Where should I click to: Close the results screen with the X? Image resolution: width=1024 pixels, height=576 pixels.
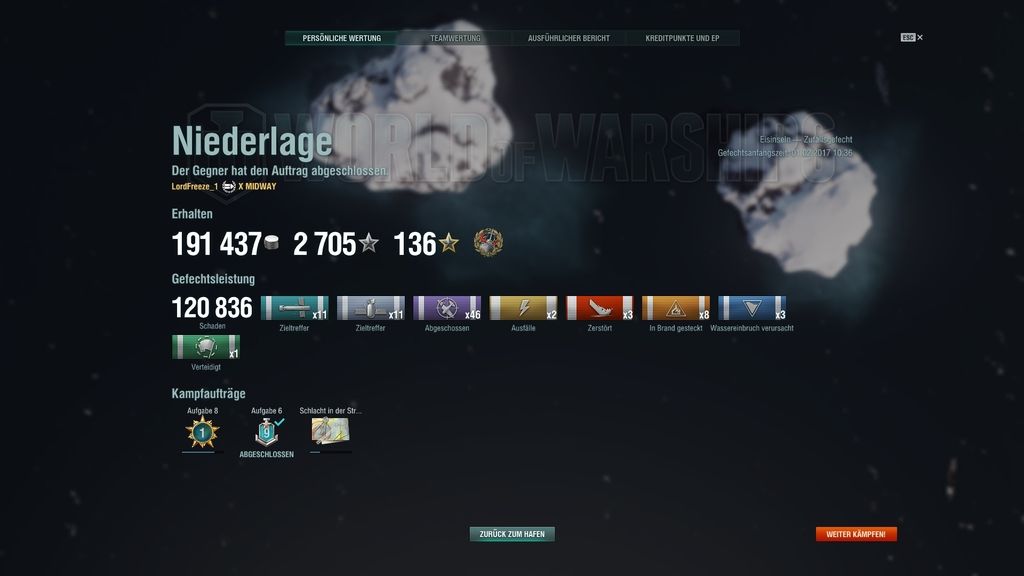tap(920, 38)
